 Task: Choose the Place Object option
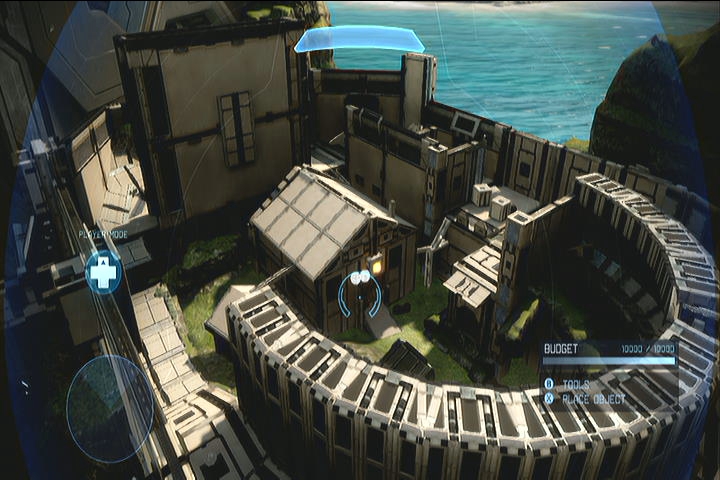pyautogui.click(x=593, y=399)
